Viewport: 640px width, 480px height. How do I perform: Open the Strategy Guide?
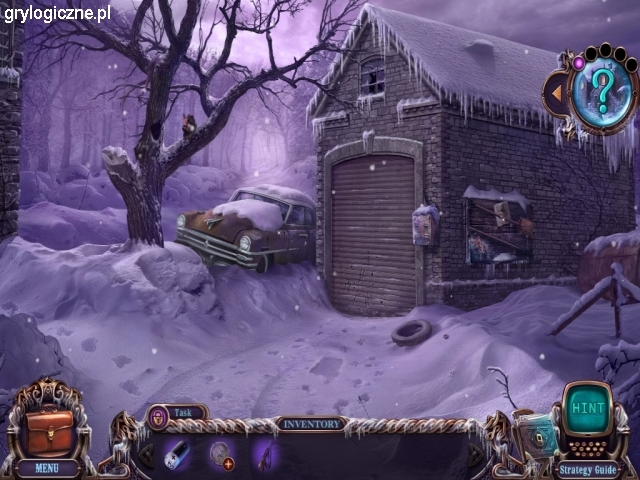589,468
